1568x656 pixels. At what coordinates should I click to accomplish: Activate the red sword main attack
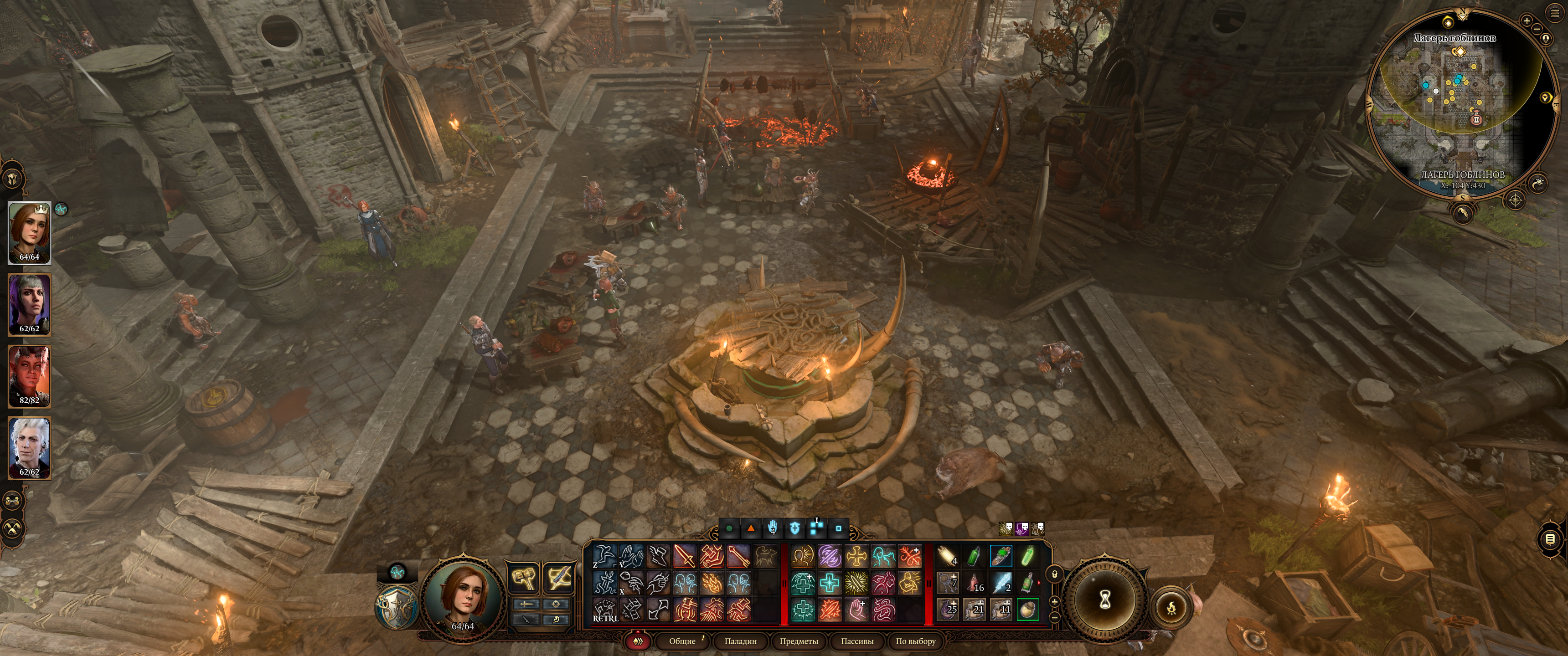pos(684,557)
